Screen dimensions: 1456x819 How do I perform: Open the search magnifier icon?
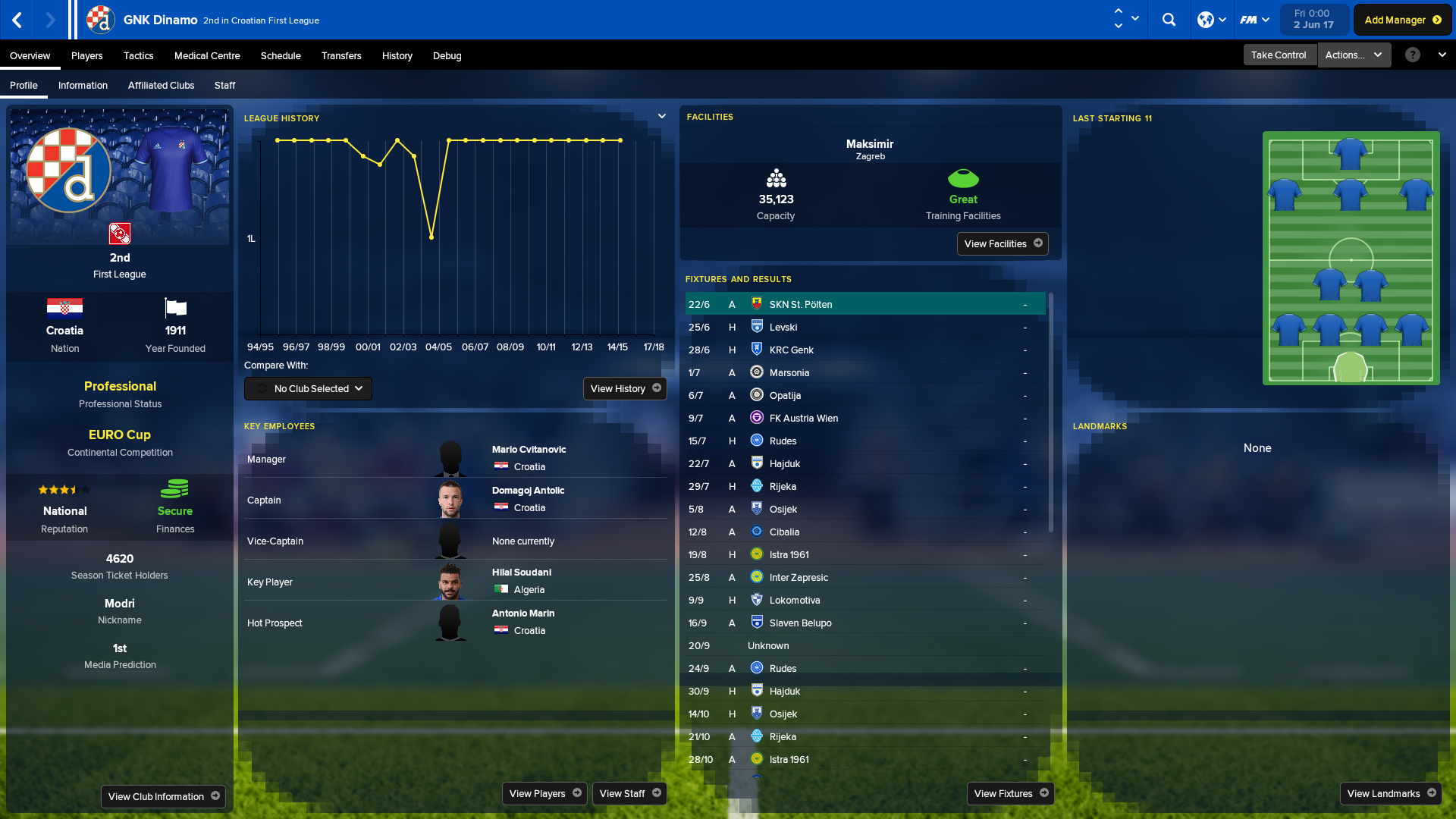pyautogui.click(x=1169, y=20)
